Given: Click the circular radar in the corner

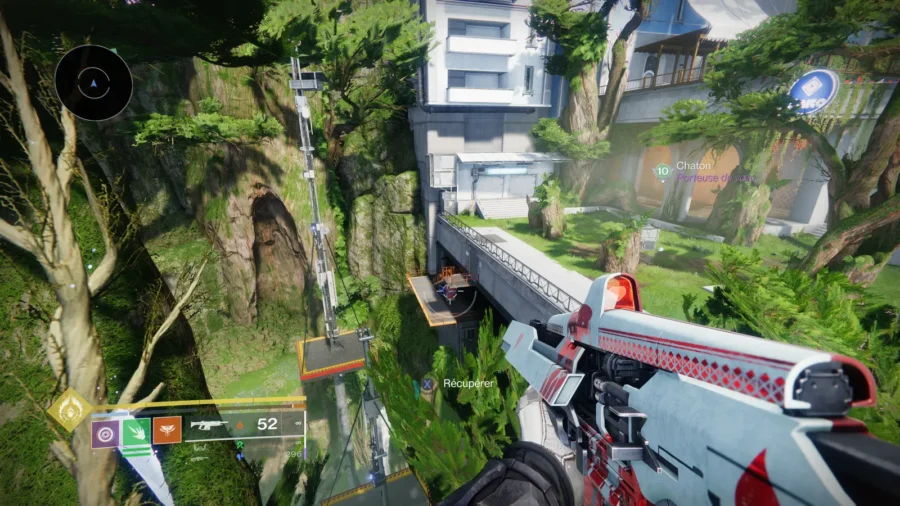Looking at the screenshot, I should 94,83.
